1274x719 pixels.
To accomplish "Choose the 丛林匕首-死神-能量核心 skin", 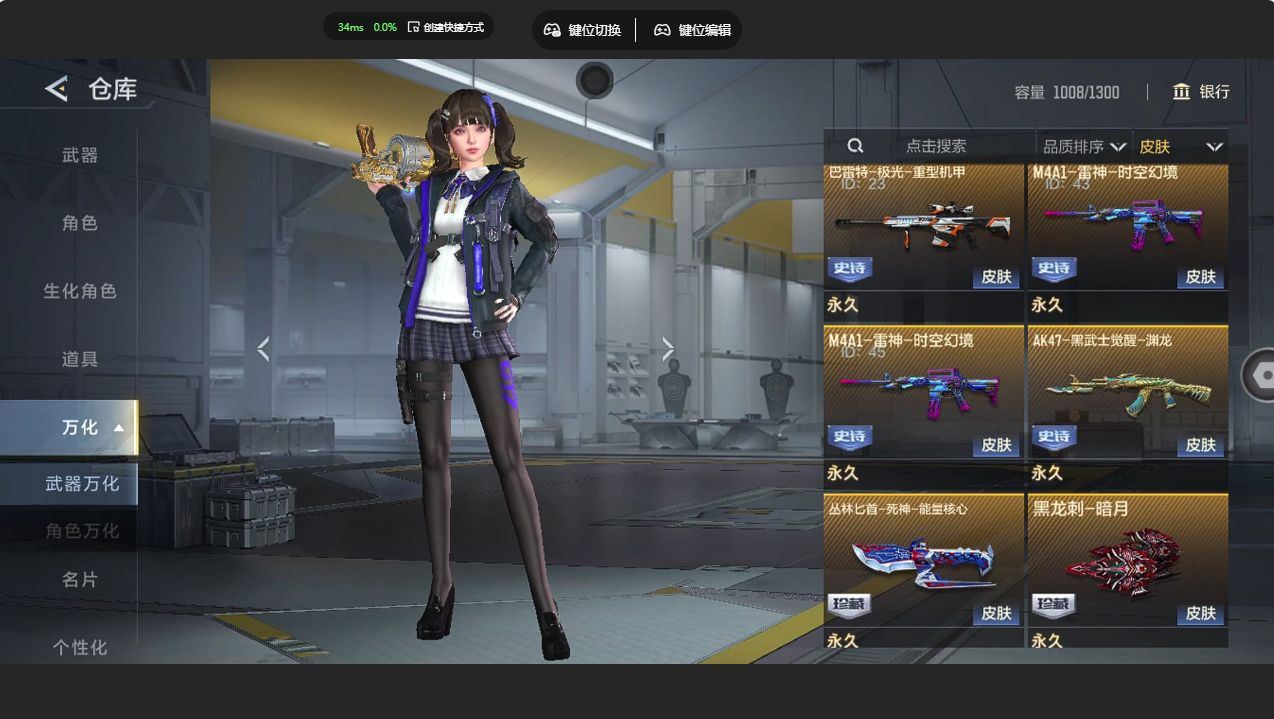I will [923, 560].
